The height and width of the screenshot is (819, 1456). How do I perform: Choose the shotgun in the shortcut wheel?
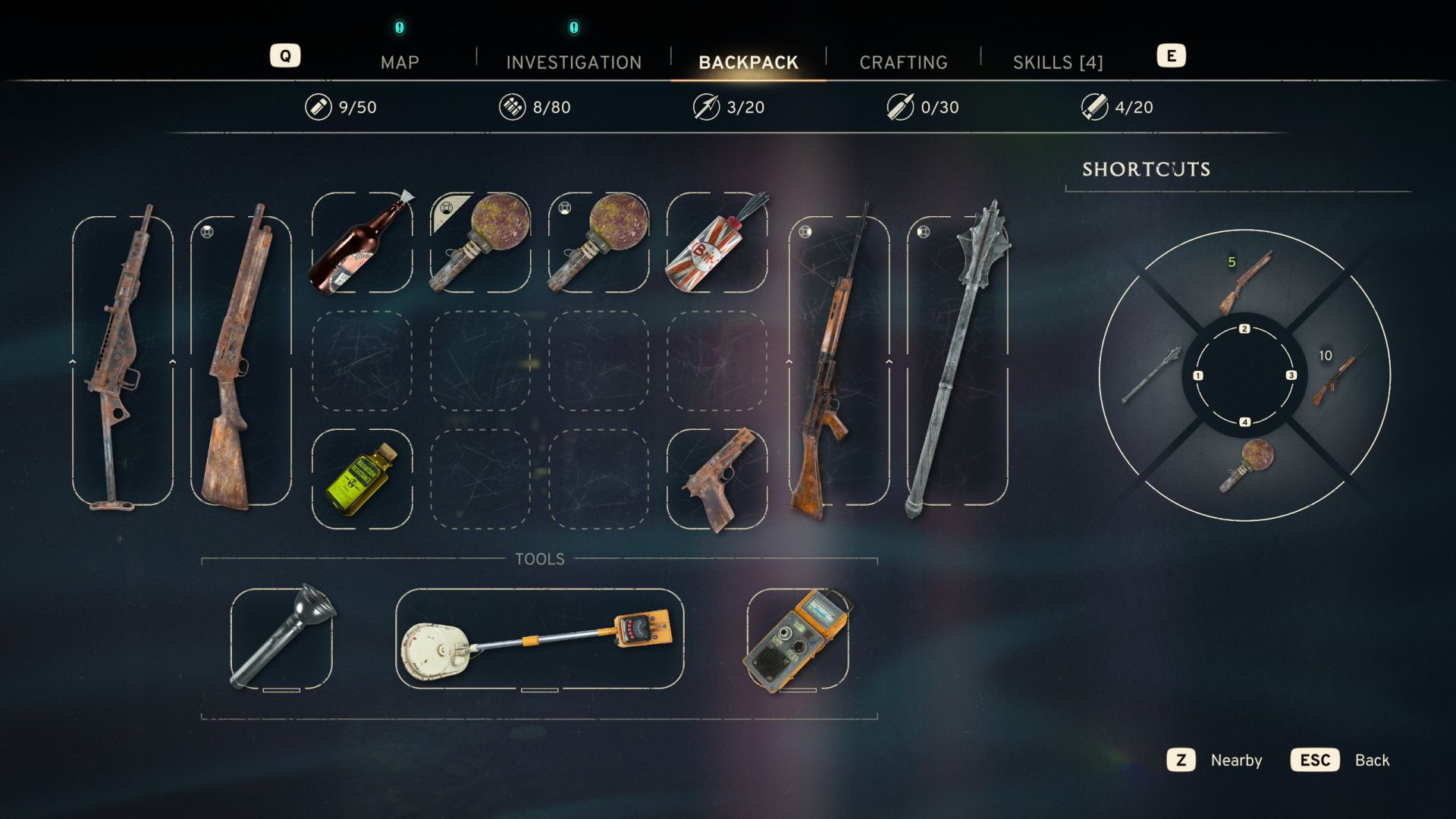pos(1244,282)
